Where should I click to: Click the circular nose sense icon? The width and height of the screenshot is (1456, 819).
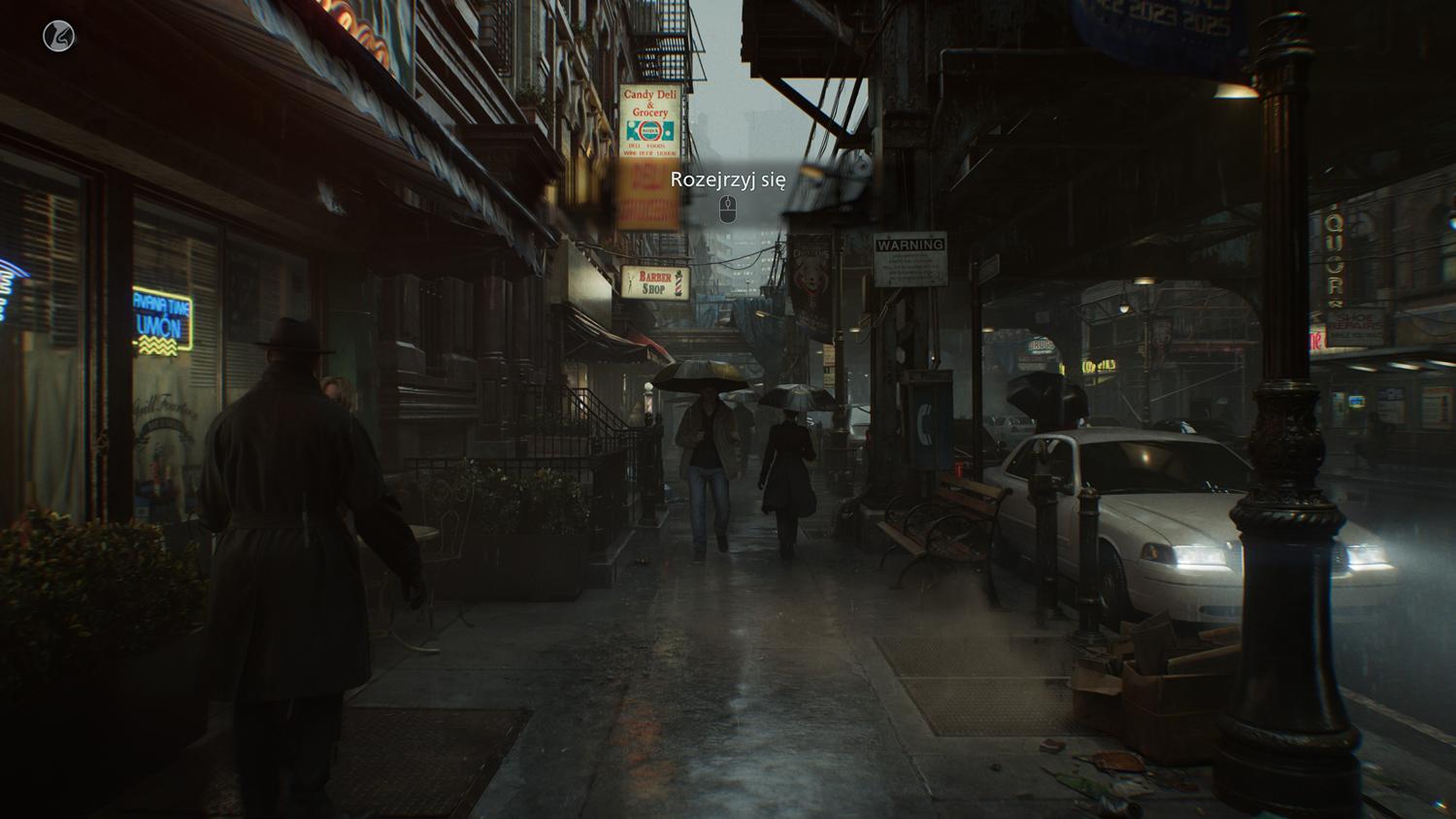(59, 37)
